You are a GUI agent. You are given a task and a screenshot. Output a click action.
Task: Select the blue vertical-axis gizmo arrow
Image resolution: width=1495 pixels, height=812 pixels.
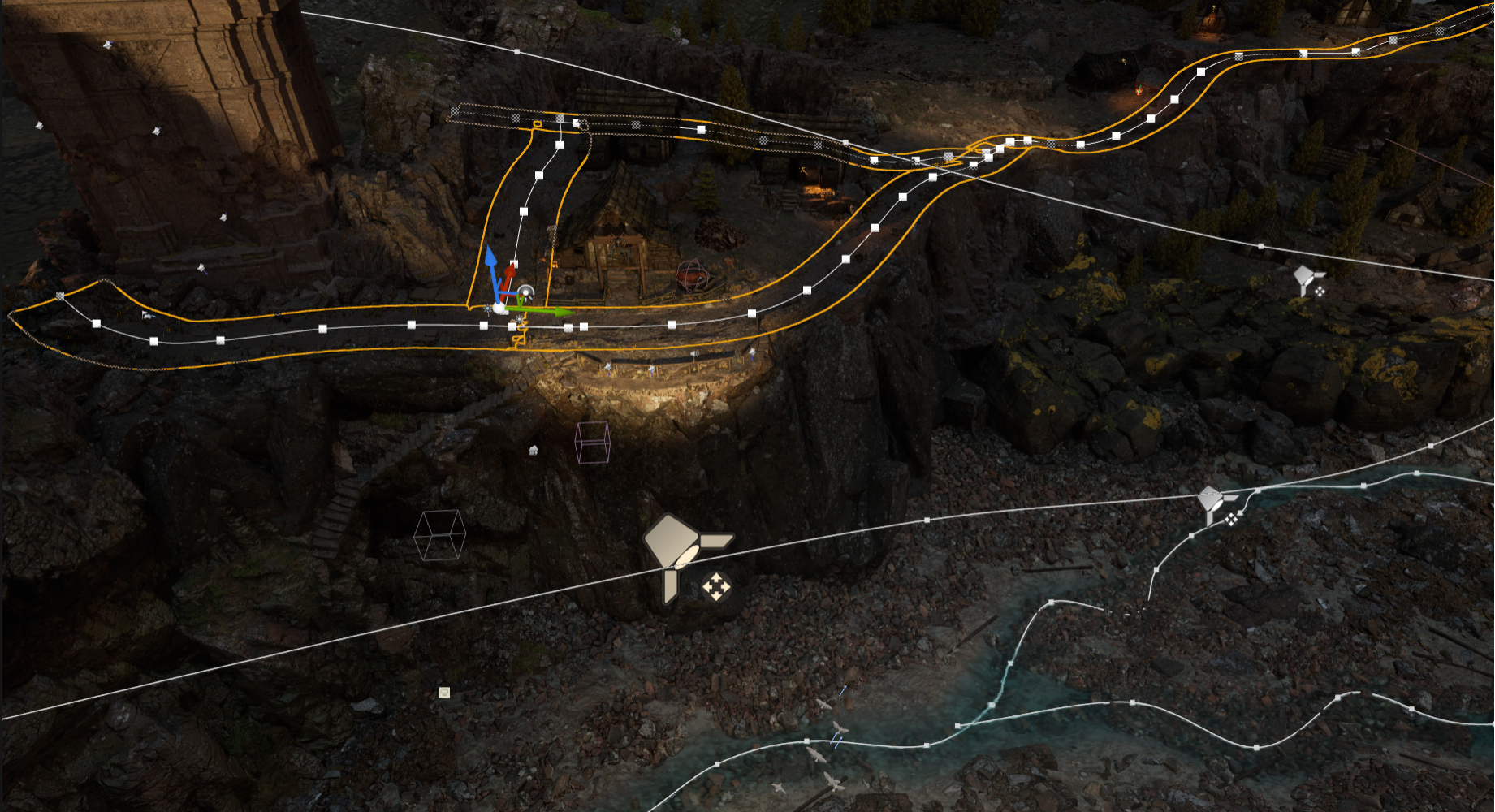[490, 261]
